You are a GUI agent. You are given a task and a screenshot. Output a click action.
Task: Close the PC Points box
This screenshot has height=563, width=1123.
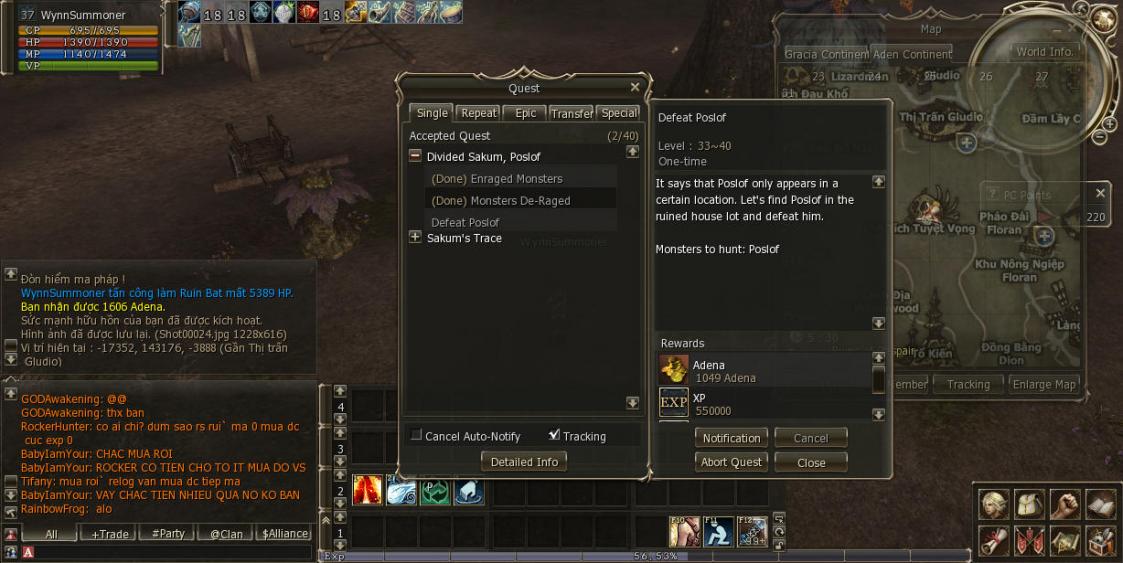coord(1100,193)
